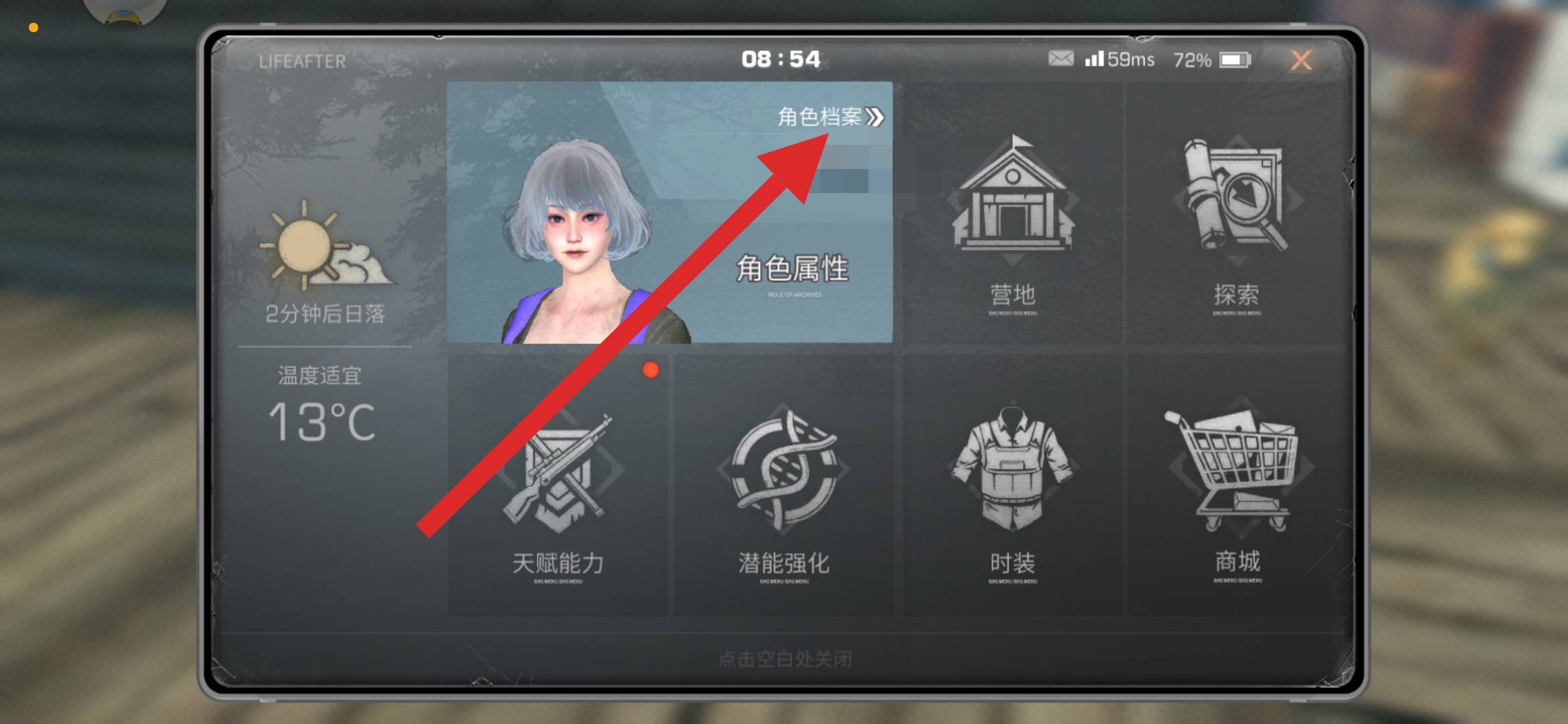This screenshot has height=724, width=1568.
Task: Click the orange dot in top-left corner
Action: 32,27
